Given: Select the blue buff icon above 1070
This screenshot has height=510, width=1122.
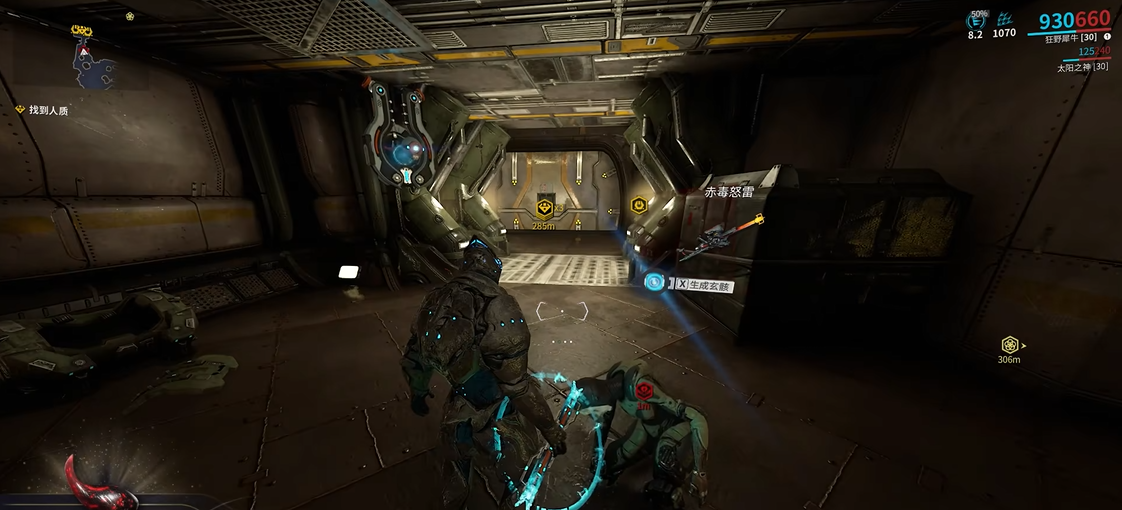Looking at the screenshot, I should 1004,19.
